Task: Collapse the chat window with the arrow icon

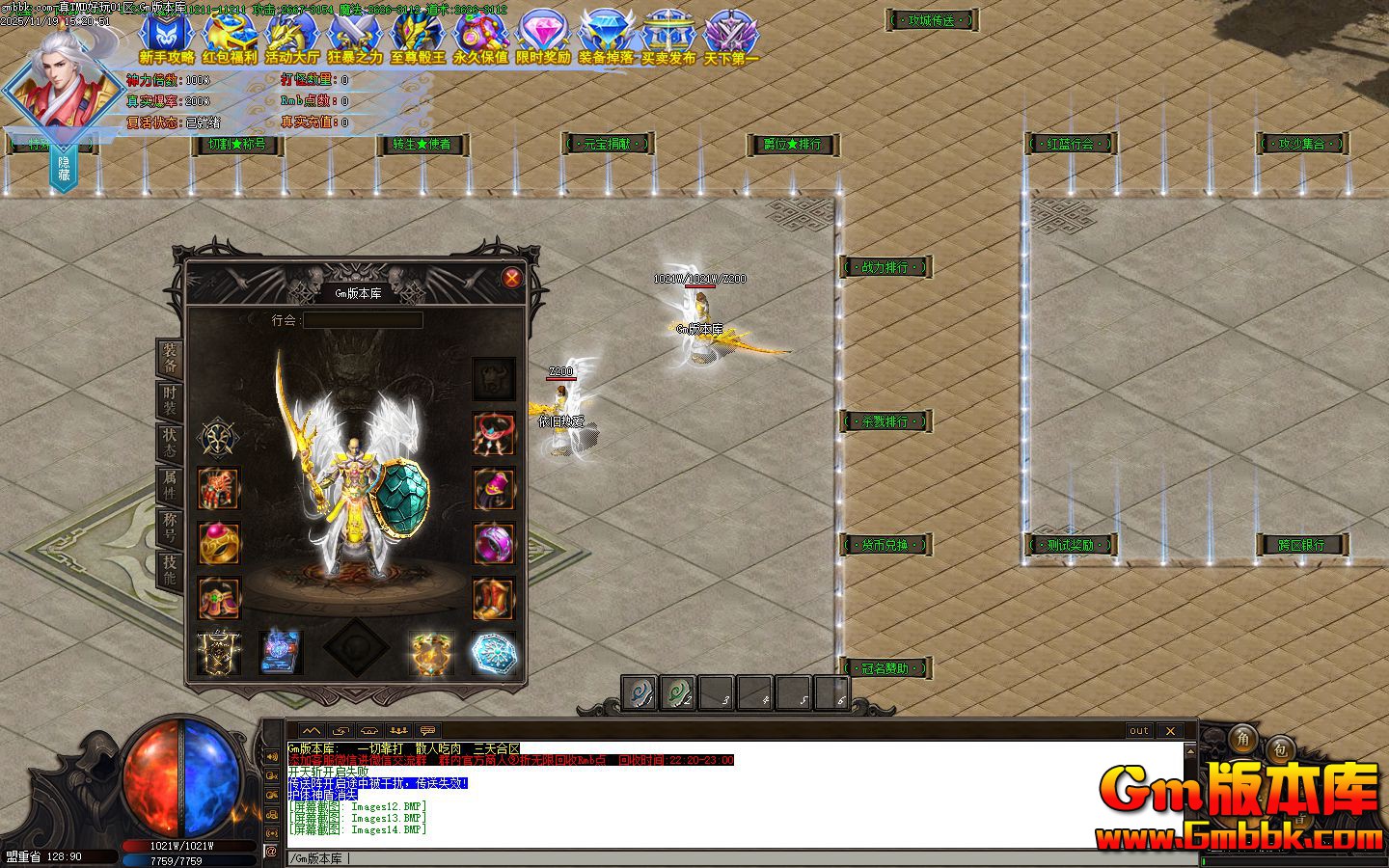Action: tap(311, 730)
